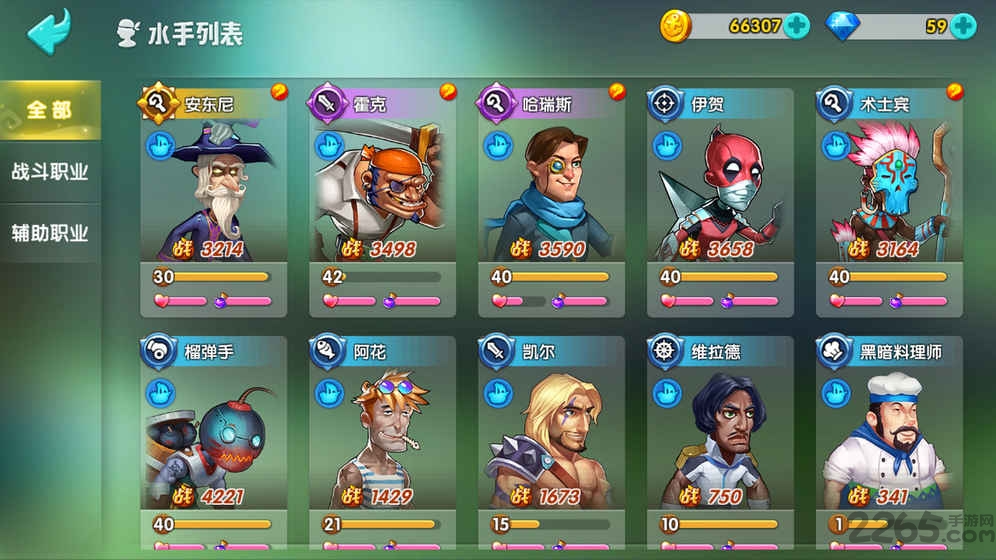Add more gold coins with plus button
This screenshot has height=560, width=996.
point(797,26)
